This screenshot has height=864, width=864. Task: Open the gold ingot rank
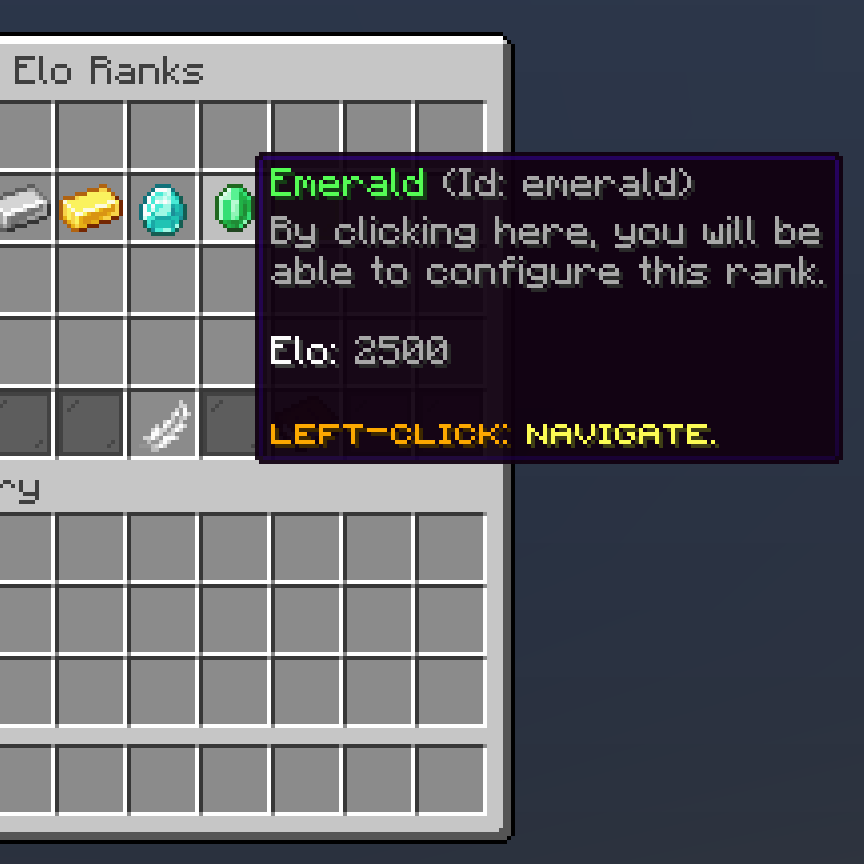click(91, 208)
